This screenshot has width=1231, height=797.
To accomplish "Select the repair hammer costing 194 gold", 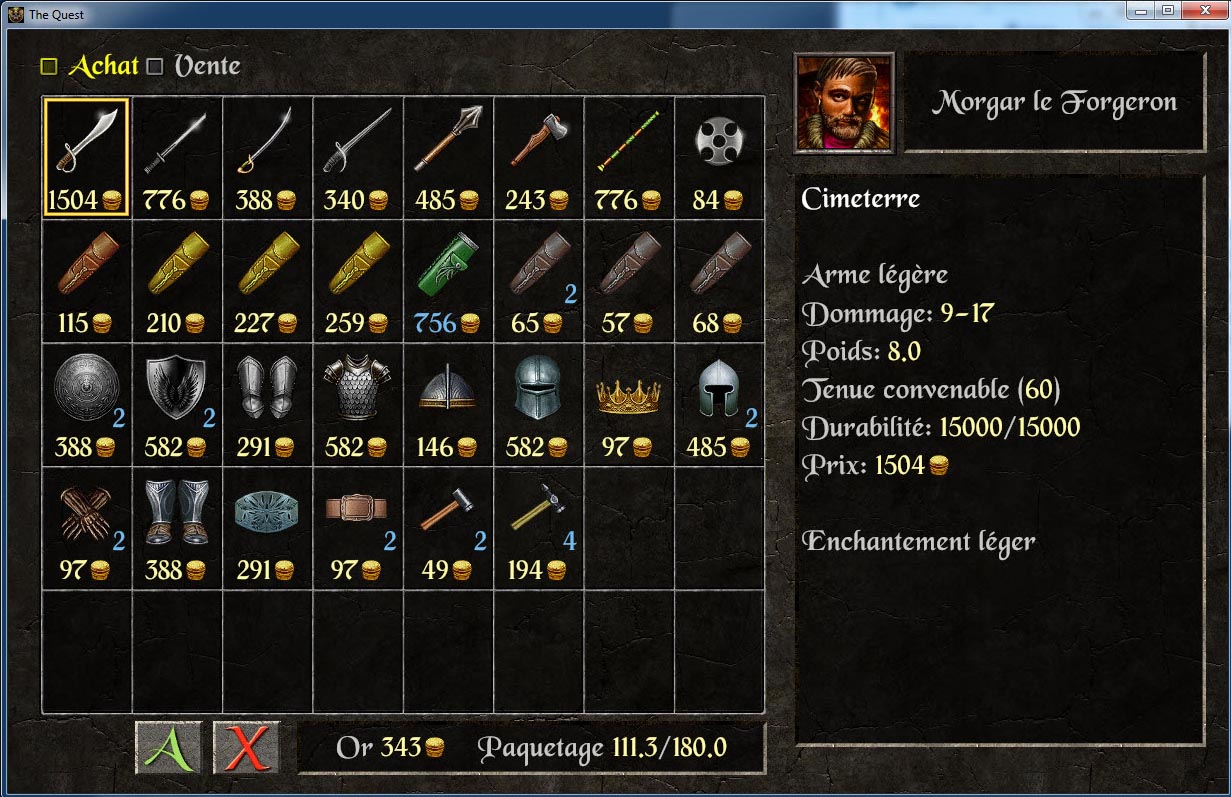I will point(538,528).
